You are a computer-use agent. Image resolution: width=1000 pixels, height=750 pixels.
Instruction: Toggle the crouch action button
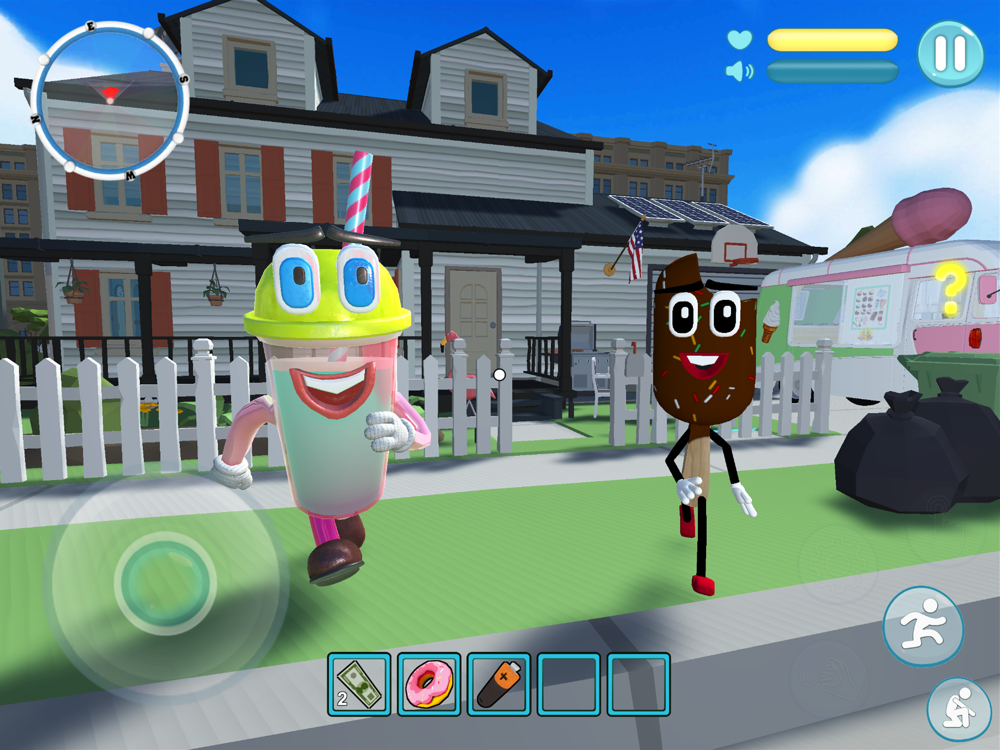click(x=958, y=709)
